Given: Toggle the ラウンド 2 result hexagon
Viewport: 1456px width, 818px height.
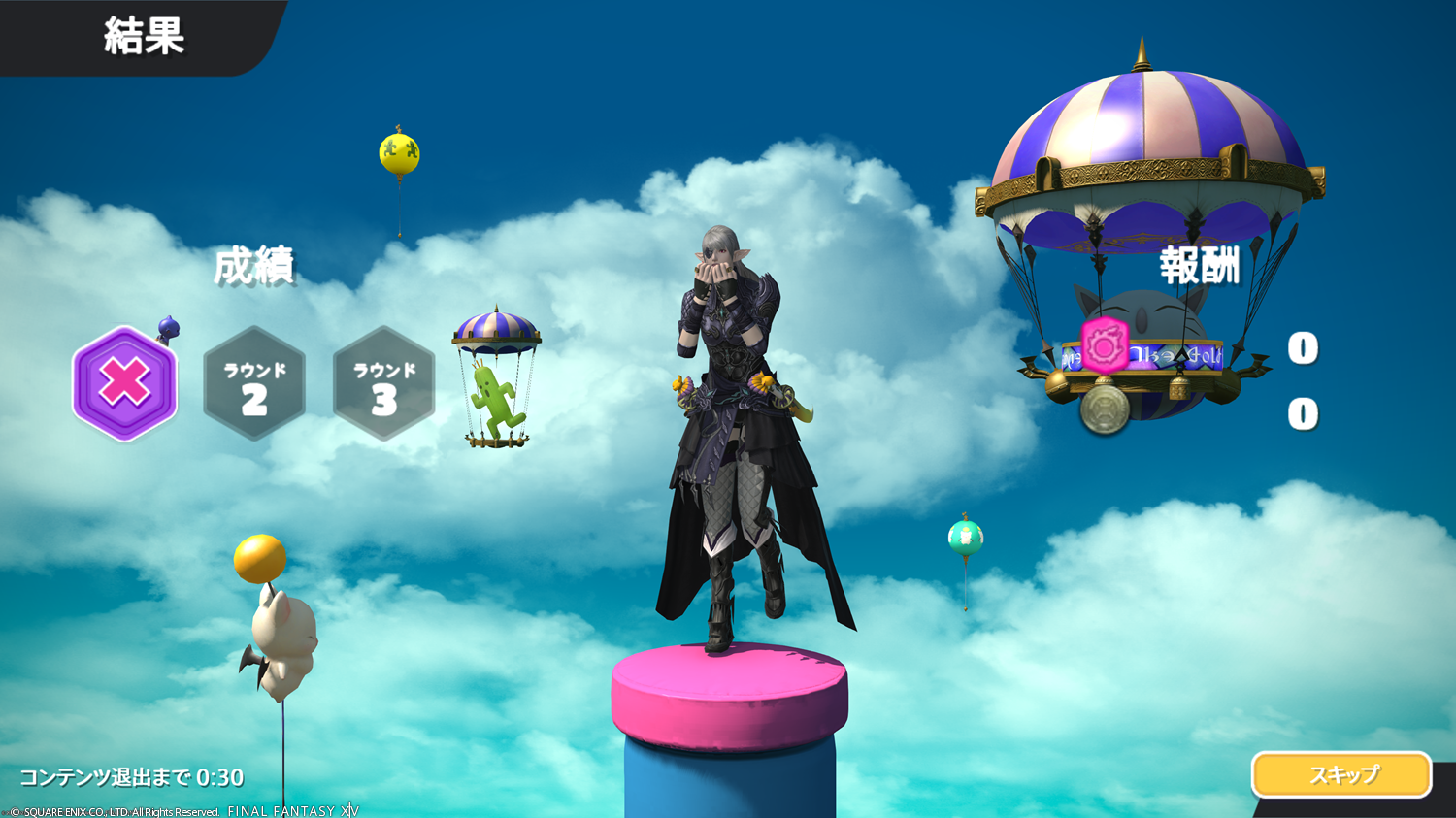Looking at the screenshot, I should tap(253, 383).
